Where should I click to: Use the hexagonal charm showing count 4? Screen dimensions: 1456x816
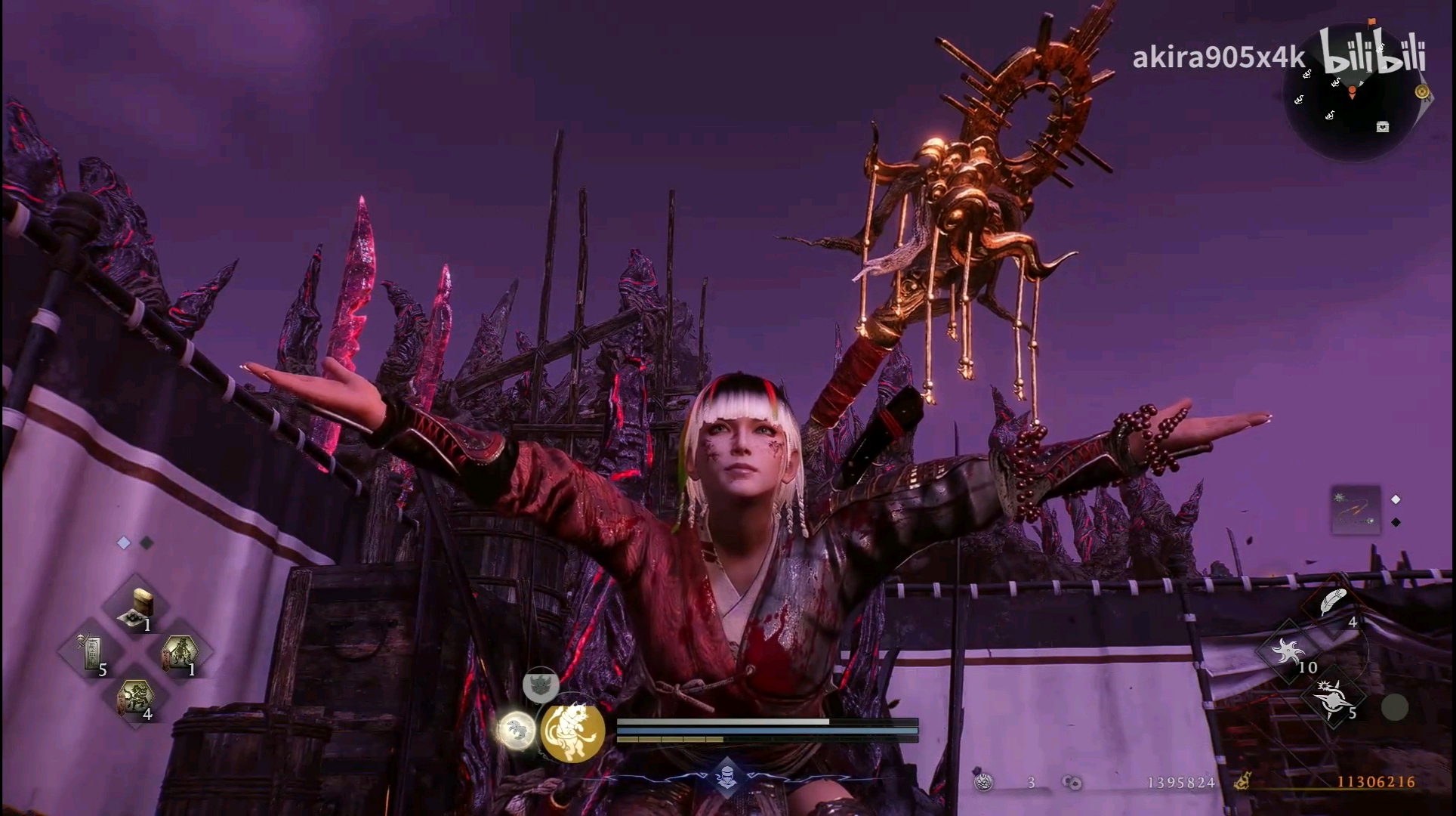(x=137, y=697)
